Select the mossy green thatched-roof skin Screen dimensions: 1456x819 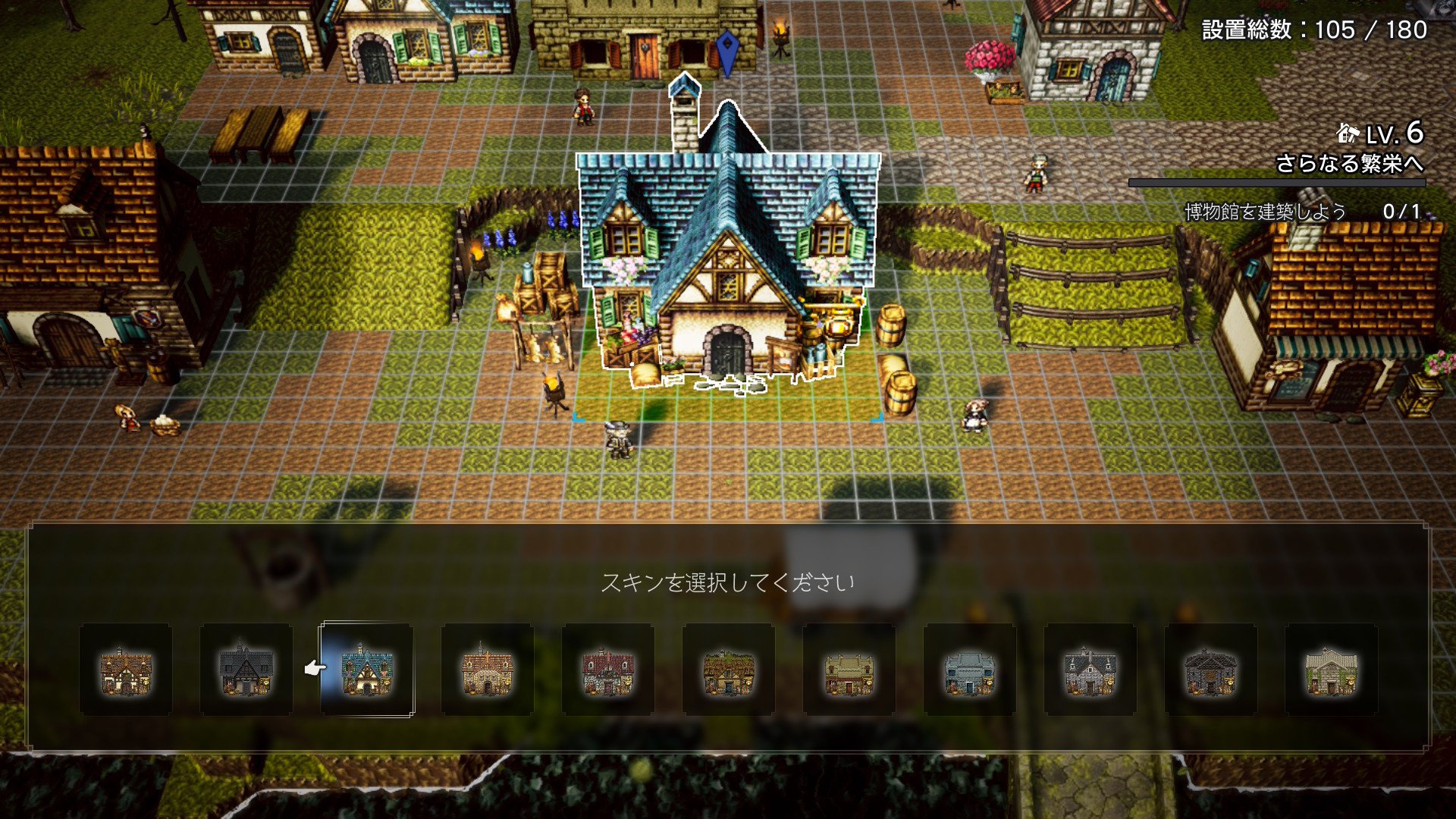click(x=728, y=670)
